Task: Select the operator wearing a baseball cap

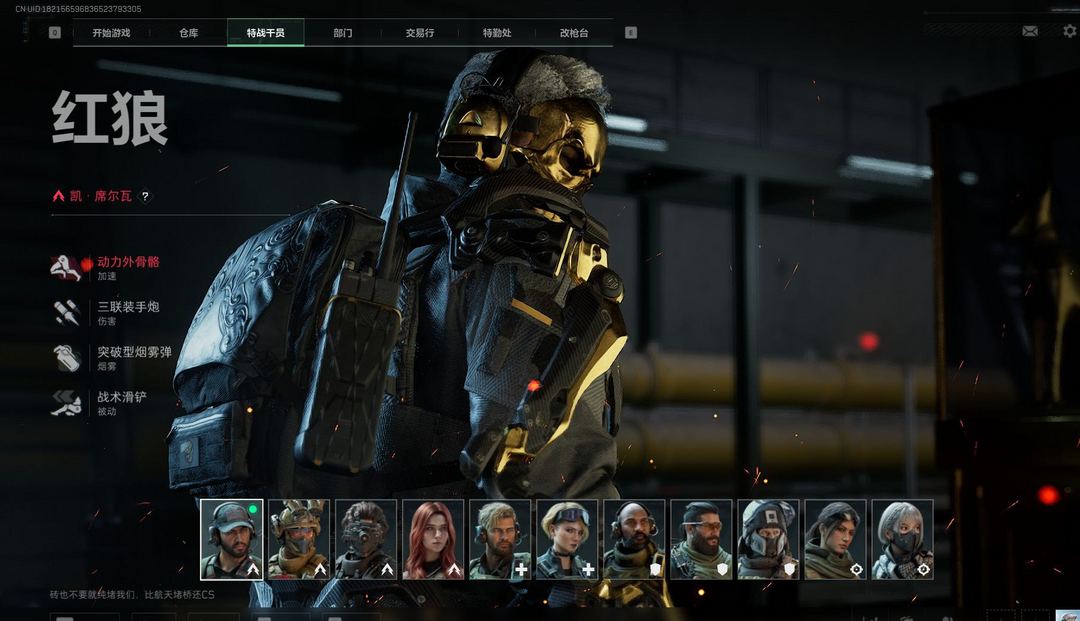Action: coord(232,539)
